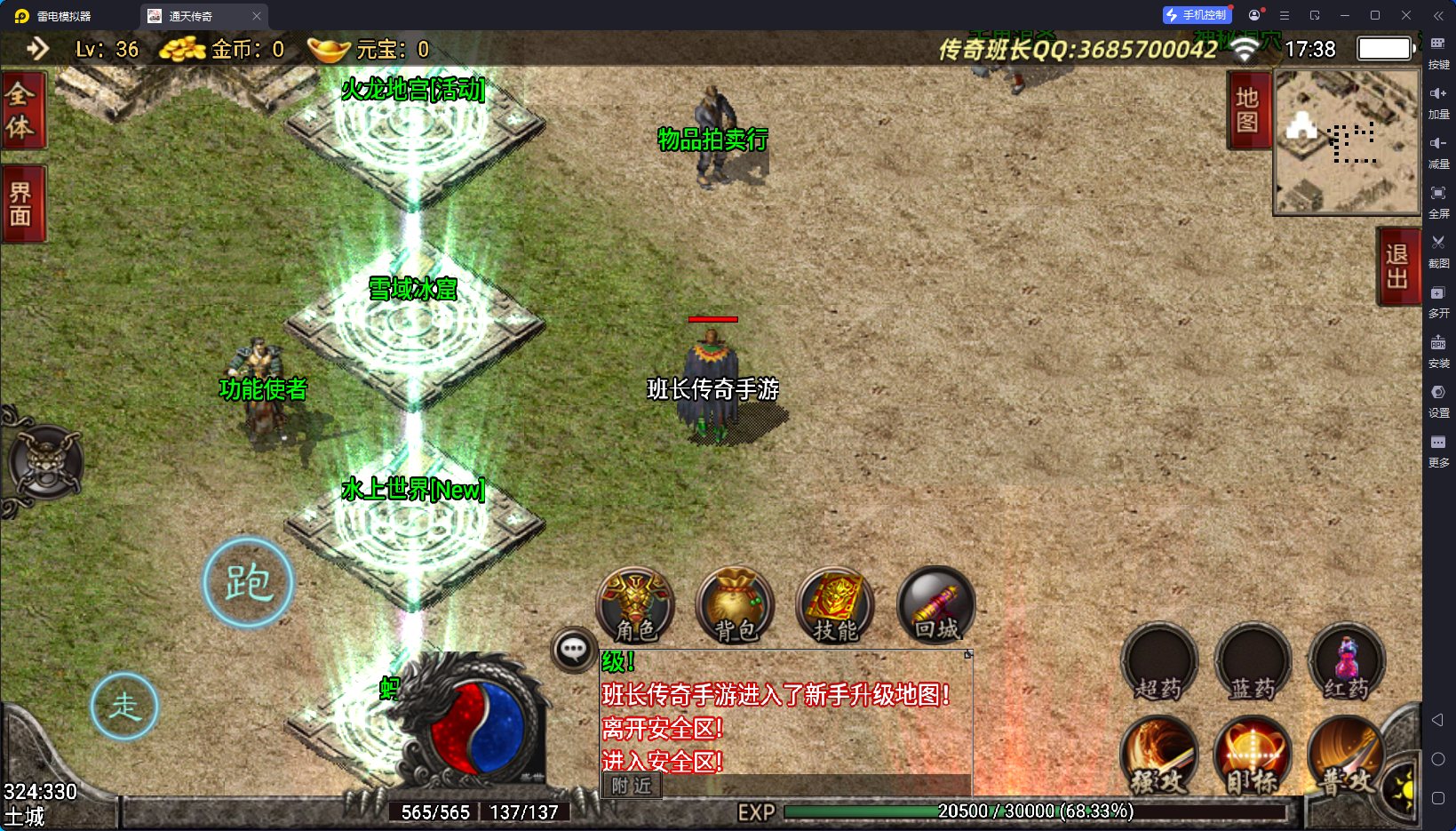This screenshot has width=1456, height=831.
Task: Use the 回城 return-to-town scroll
Action: pos(936,606)
